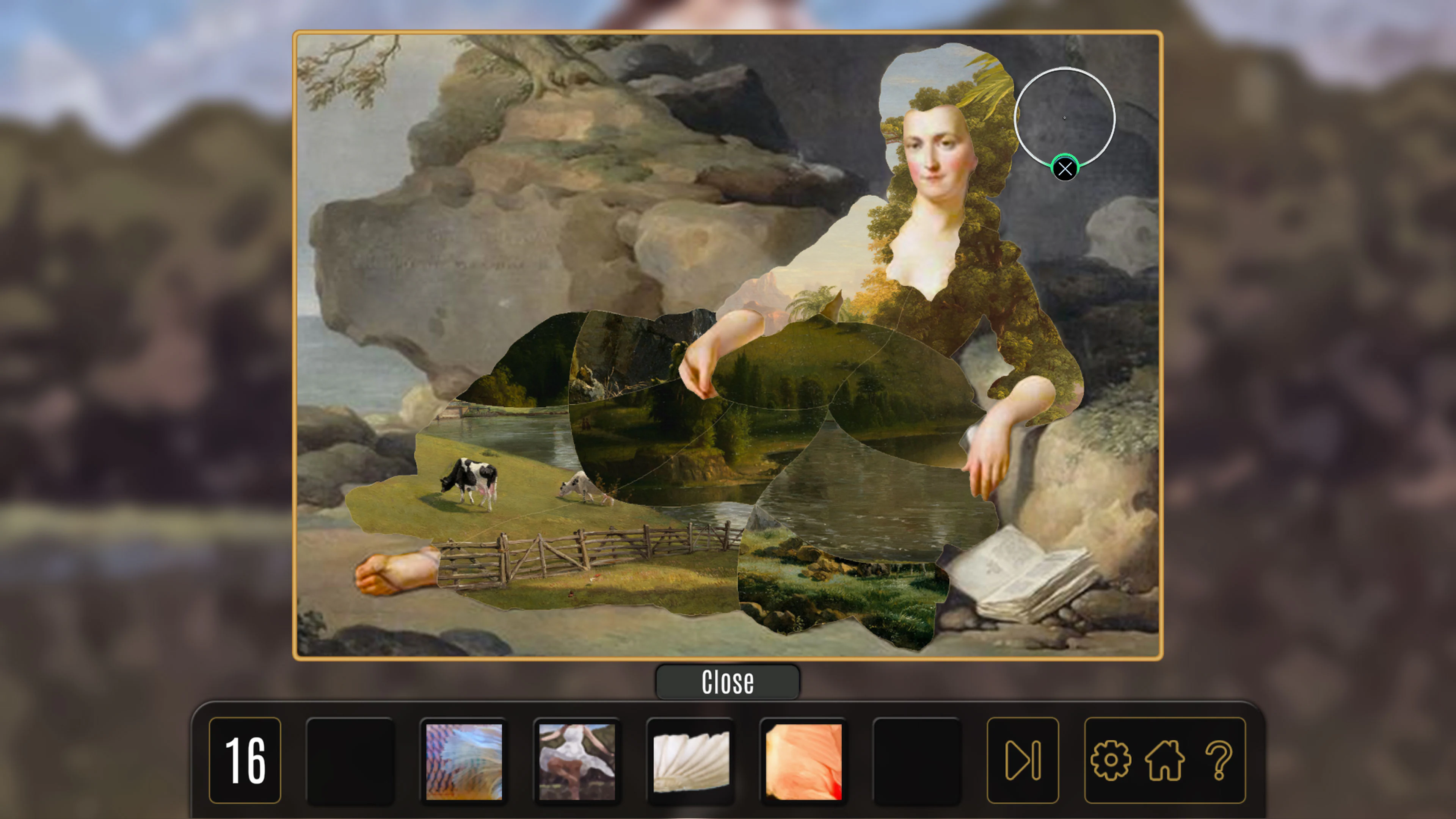Open the settings gear
This screenshot has height=819, width=1456.
(1111, 760)
